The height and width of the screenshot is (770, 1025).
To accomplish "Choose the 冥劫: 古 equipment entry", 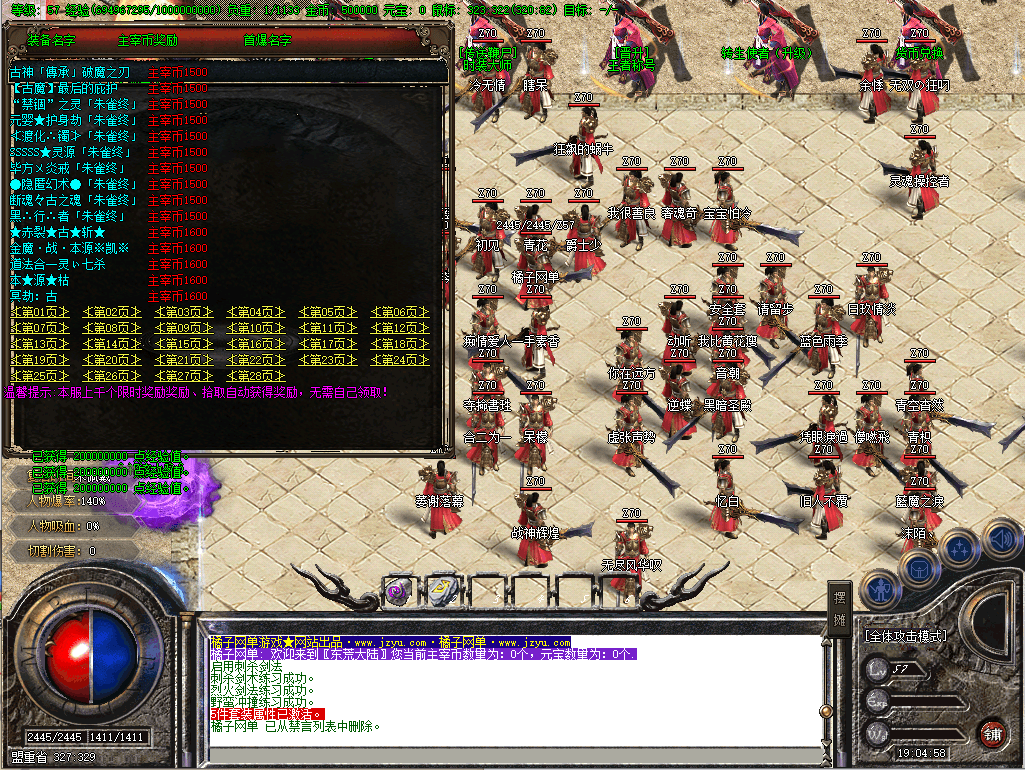I will [x=34, y=296].
